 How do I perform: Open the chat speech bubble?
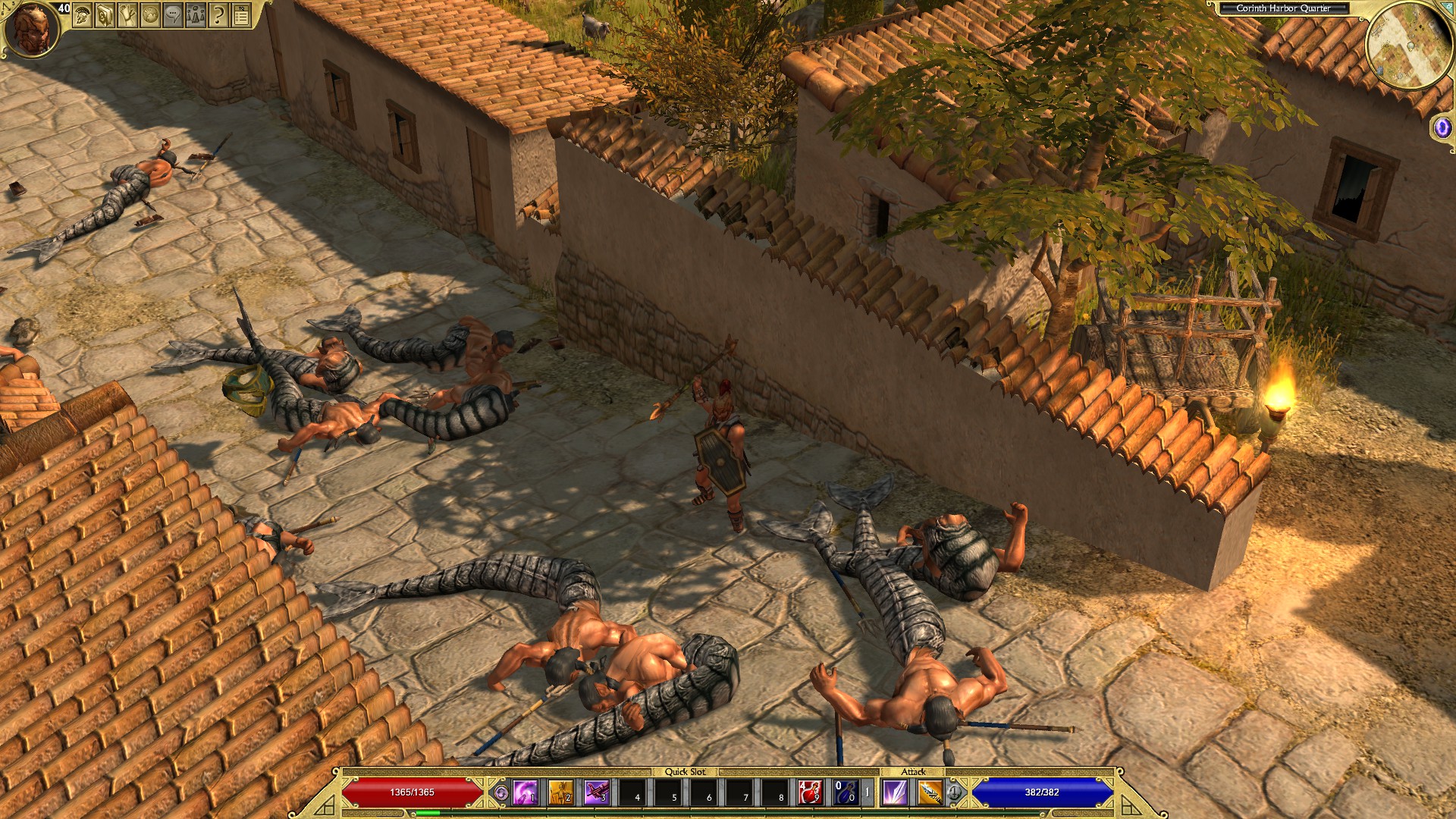(x=173, y=14)
